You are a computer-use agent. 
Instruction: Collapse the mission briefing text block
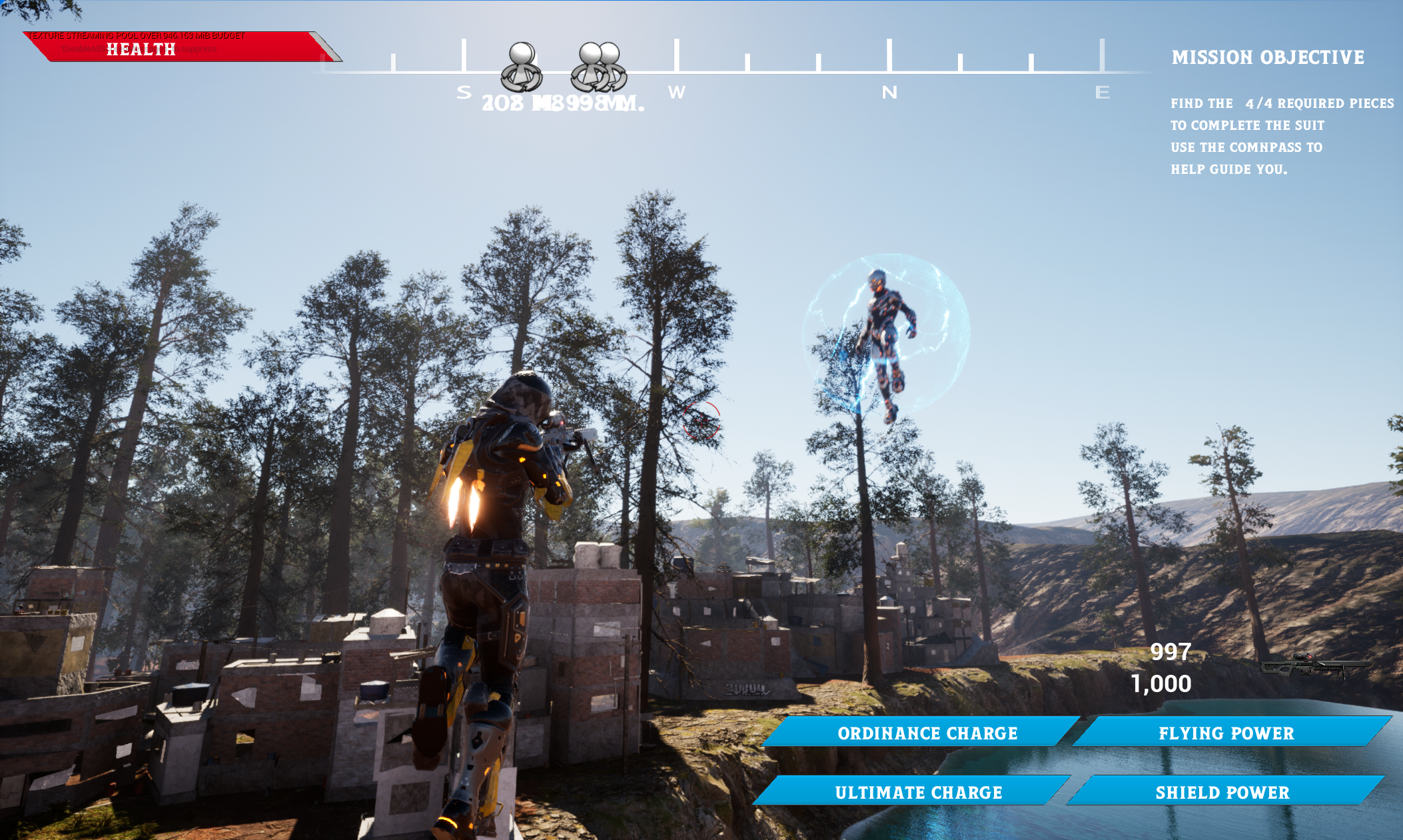1281,136
